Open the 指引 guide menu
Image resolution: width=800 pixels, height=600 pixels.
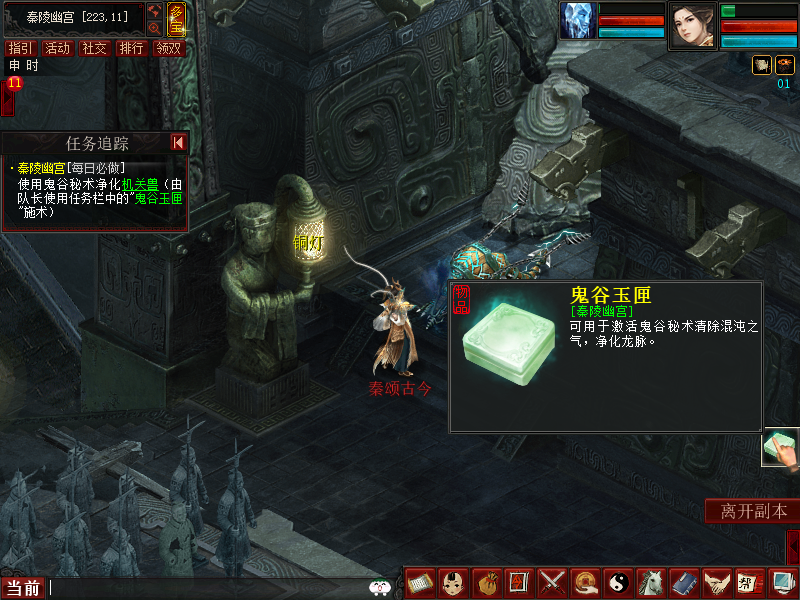[x=21, y=48]
